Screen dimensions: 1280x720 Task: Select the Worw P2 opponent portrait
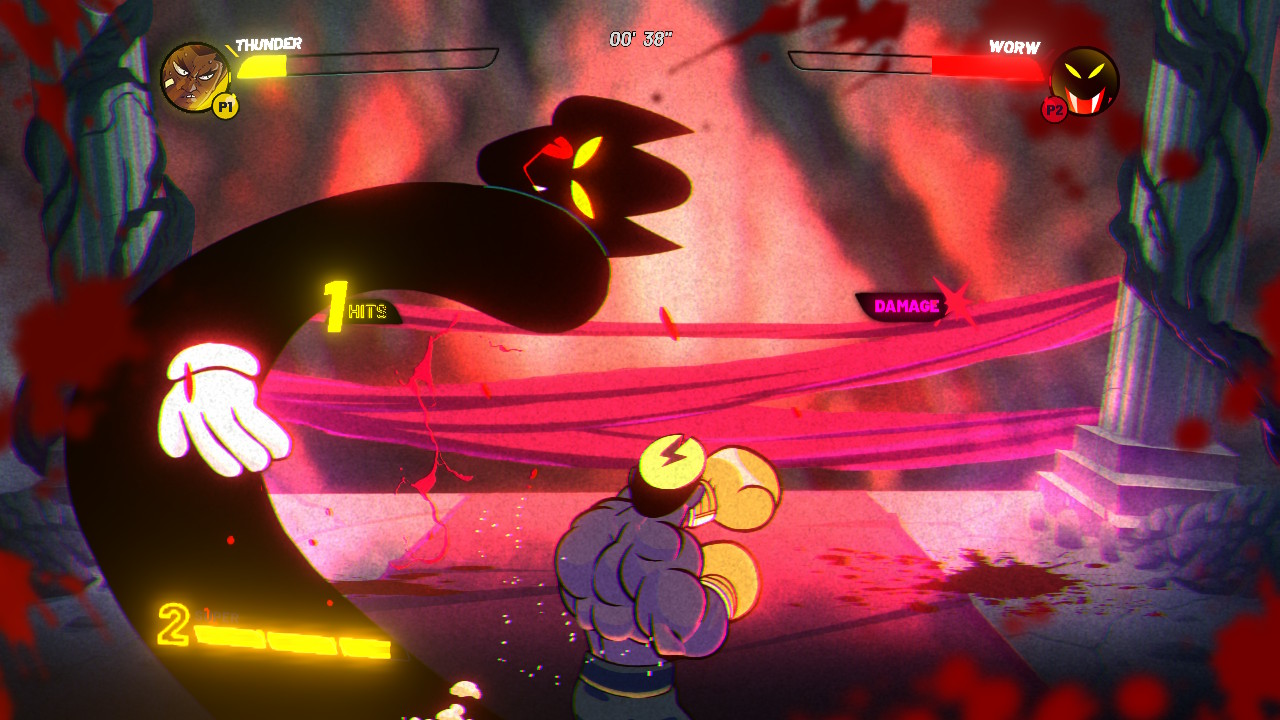click(1084, 80)
